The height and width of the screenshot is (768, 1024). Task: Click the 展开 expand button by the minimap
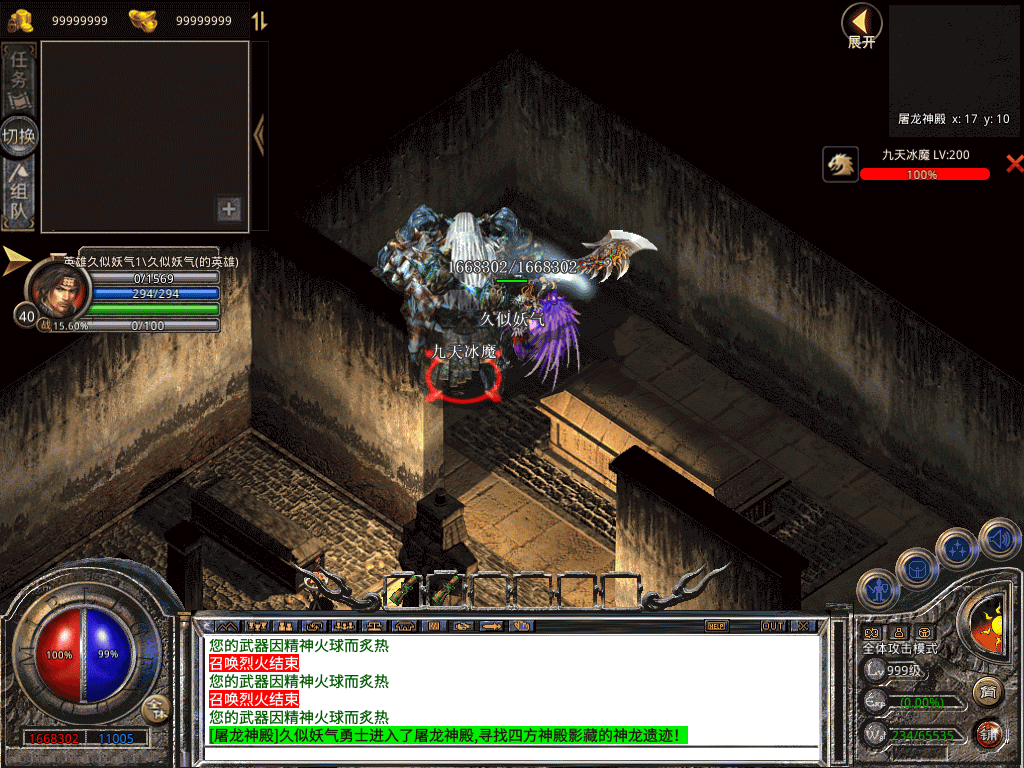click(861, 25)
